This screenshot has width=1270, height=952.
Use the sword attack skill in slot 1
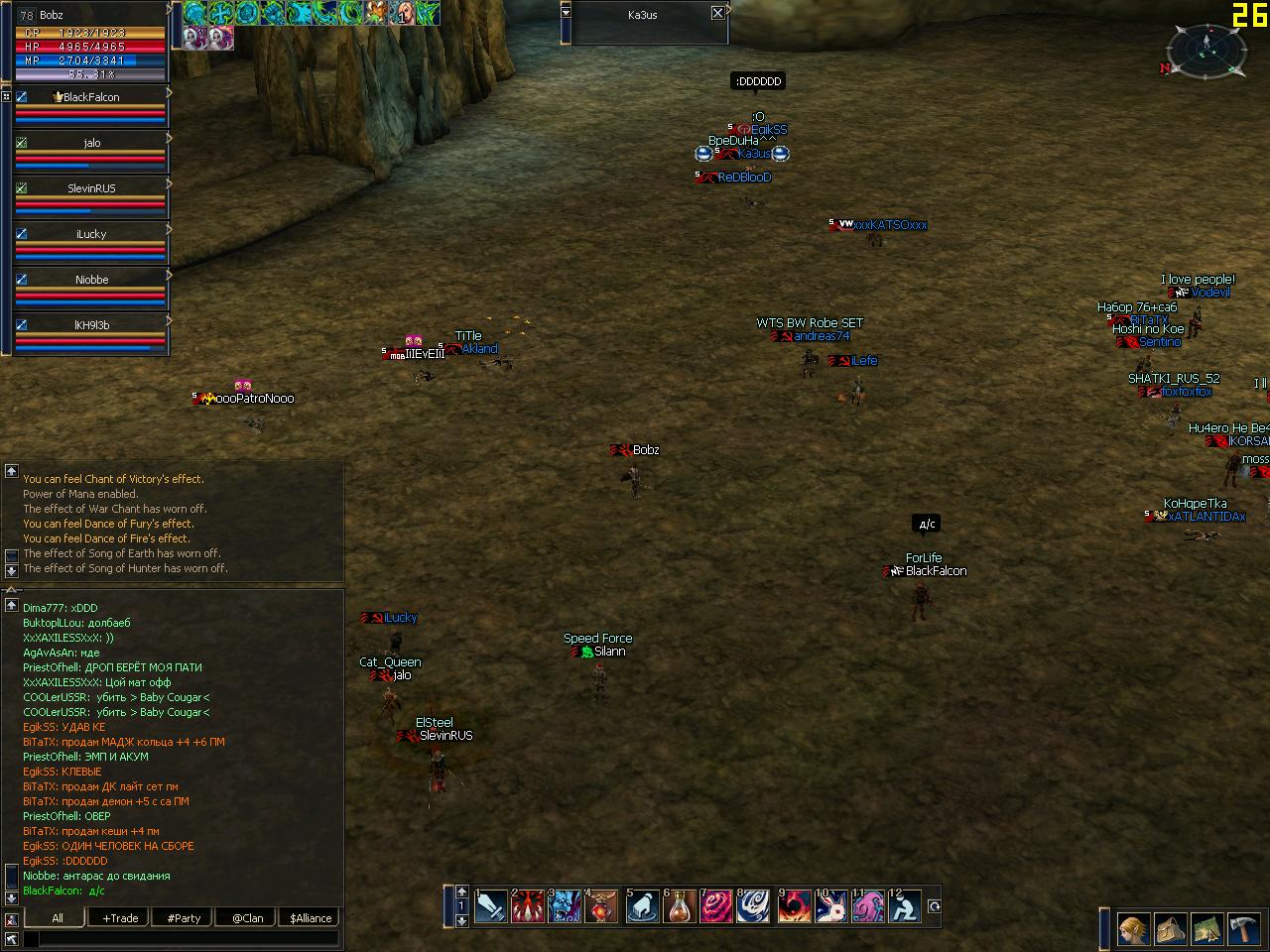[x=491, y=905]
